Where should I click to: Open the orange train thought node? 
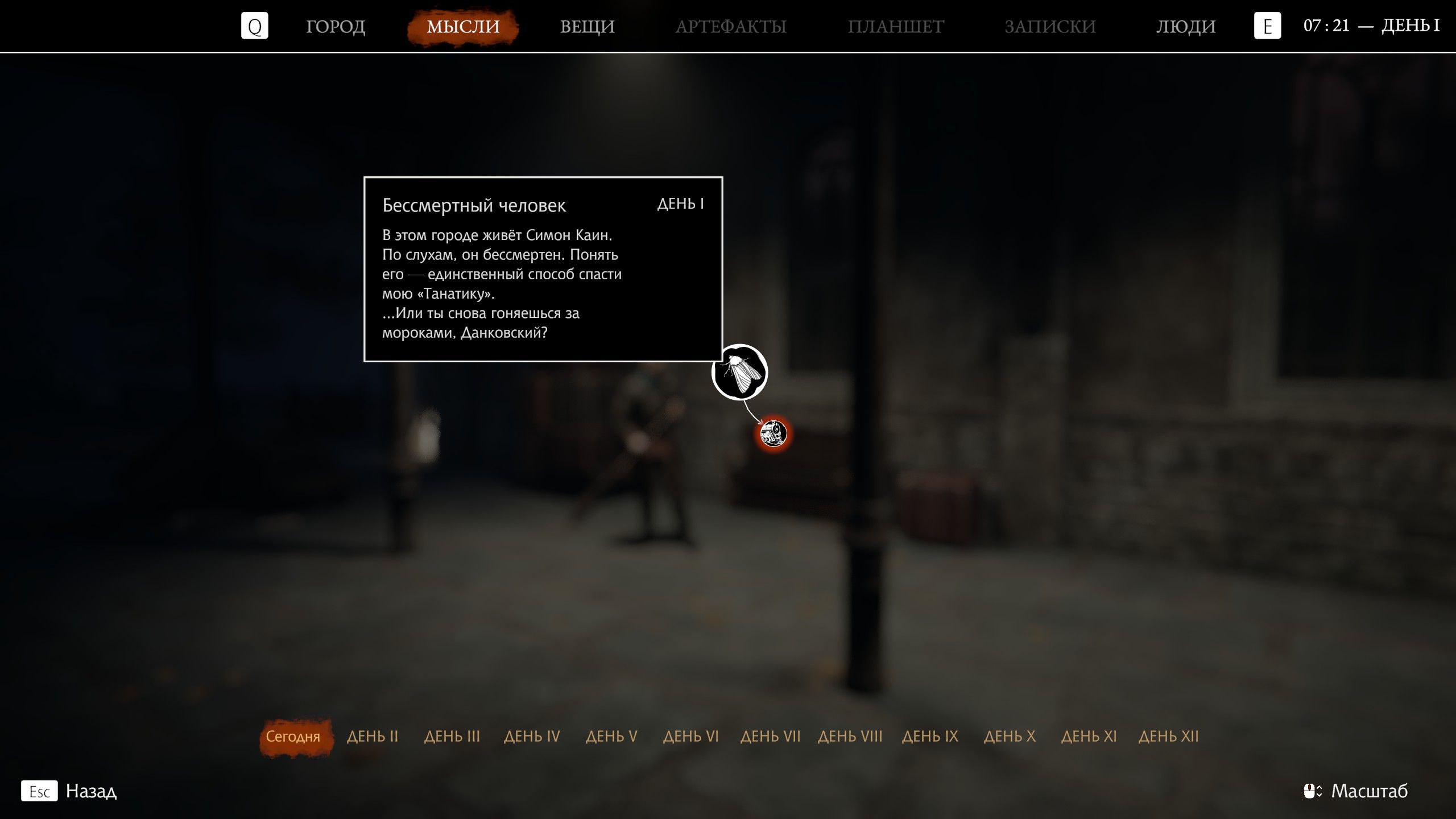point(773,433)
